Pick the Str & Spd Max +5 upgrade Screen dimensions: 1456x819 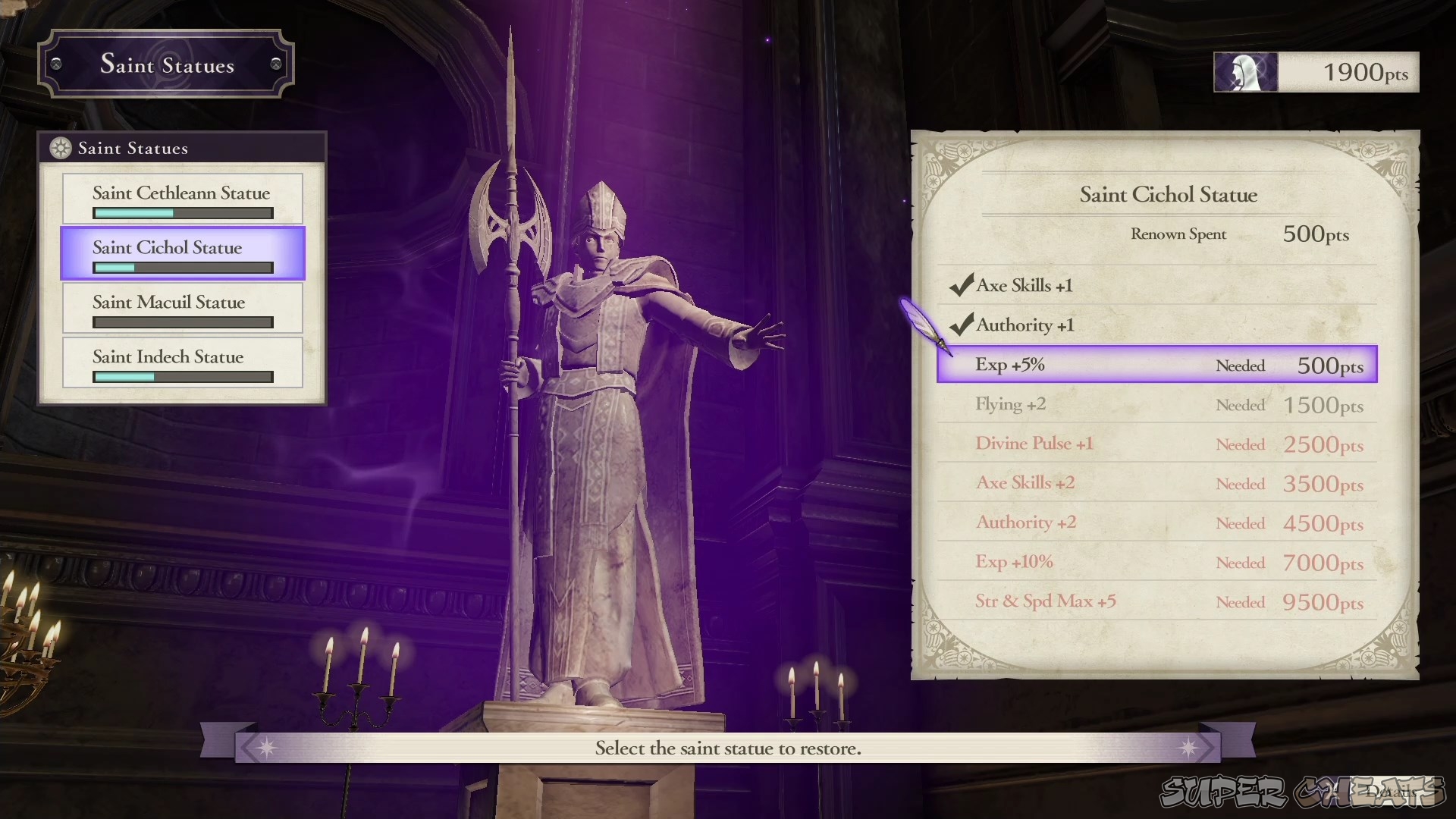point(1156,601)
